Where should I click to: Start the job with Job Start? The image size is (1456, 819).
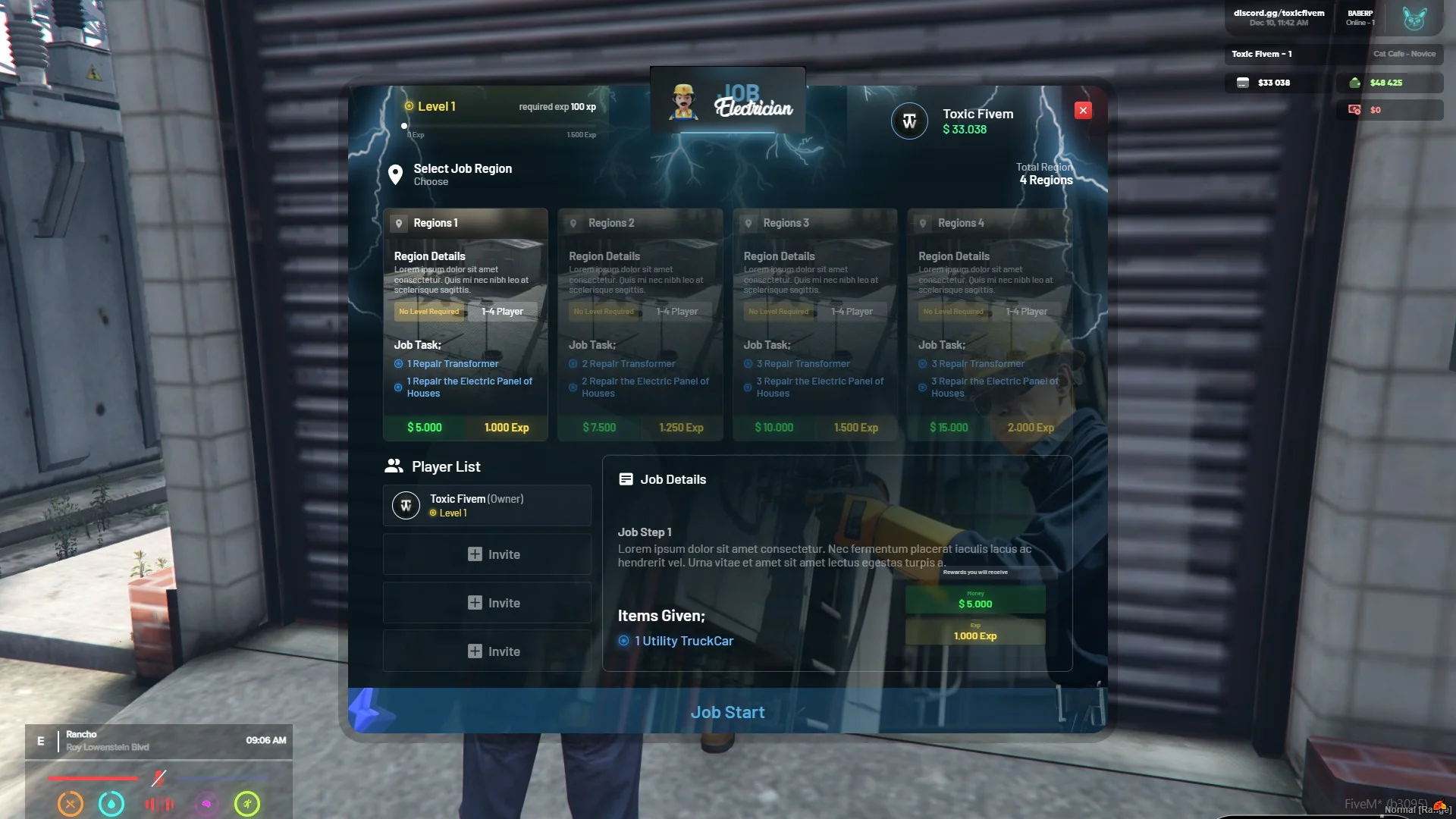click(x=727, y=712)
